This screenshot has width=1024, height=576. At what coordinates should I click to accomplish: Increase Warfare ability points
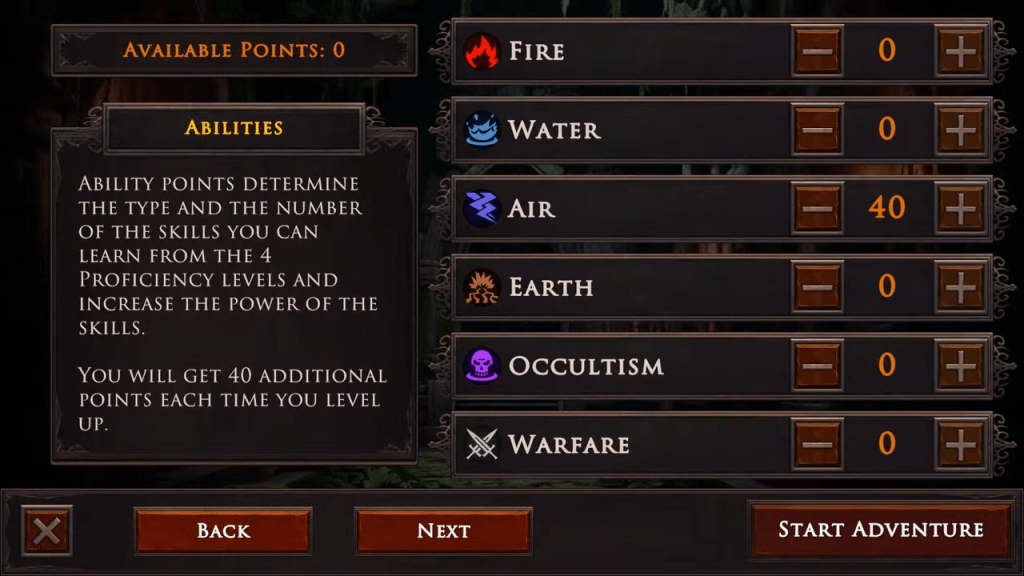click(x=960, y=444)
